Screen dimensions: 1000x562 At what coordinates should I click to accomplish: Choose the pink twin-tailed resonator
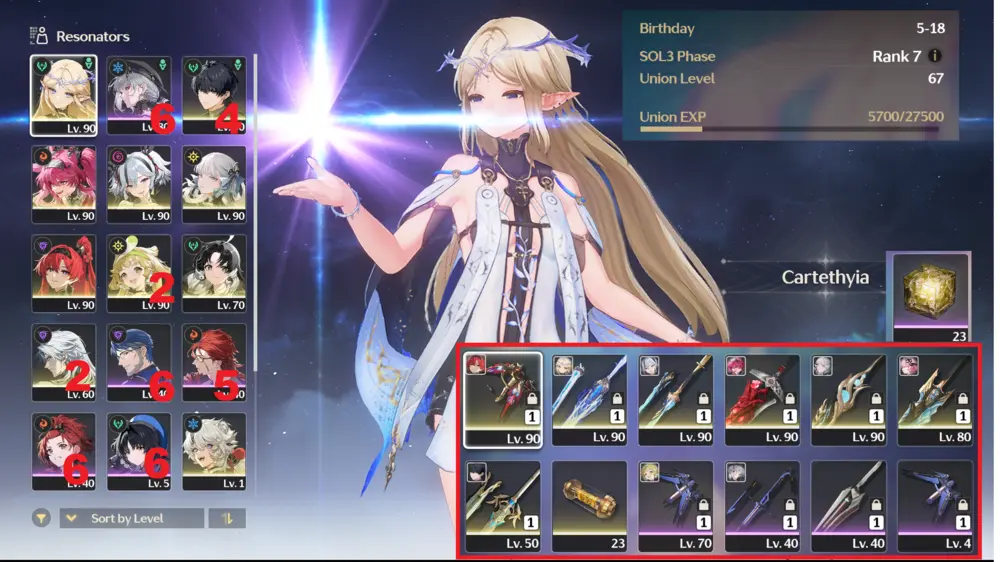tap(64, 184)
